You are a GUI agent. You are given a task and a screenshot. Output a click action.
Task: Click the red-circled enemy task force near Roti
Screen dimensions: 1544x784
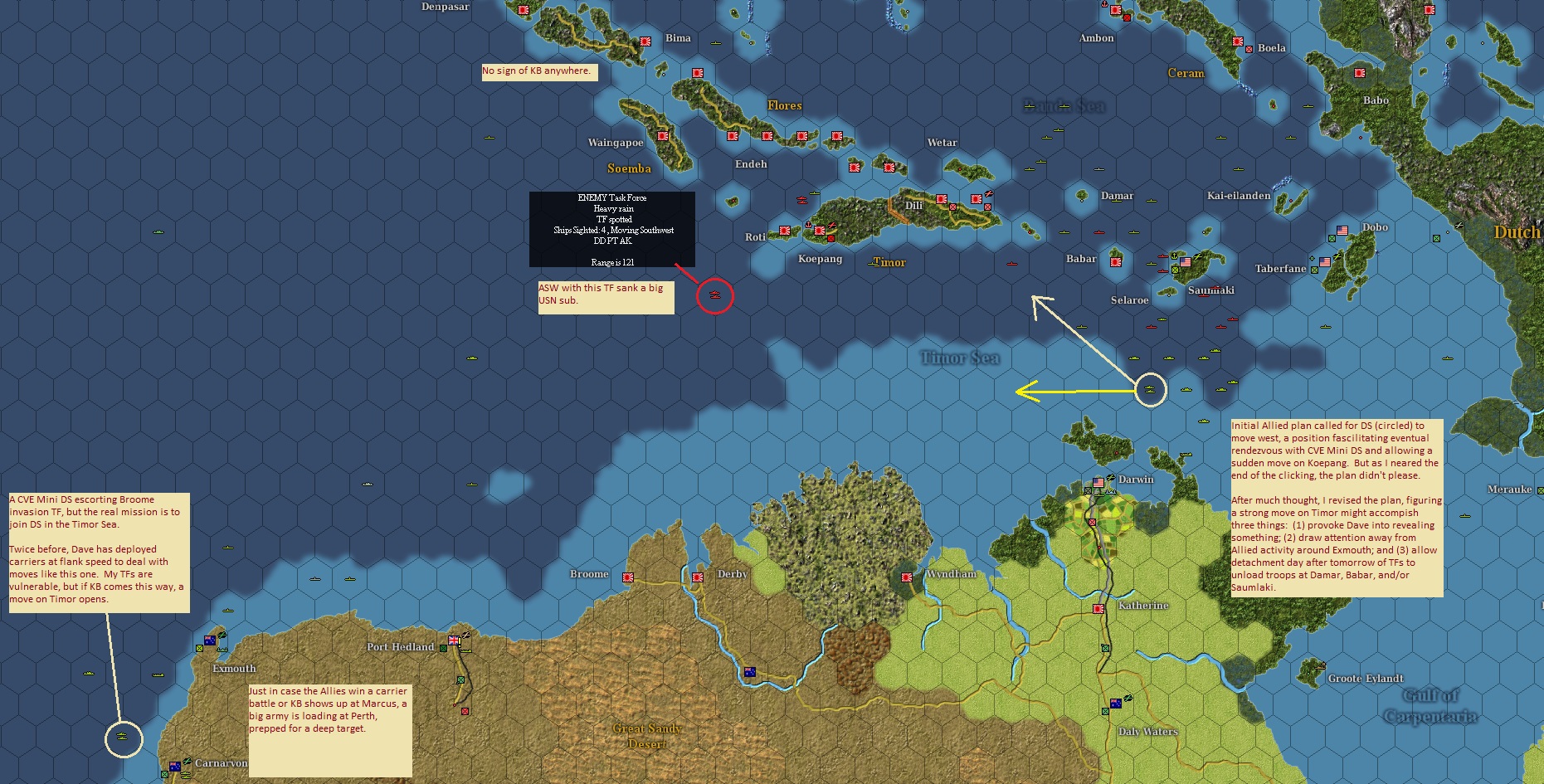coord(715,295)
